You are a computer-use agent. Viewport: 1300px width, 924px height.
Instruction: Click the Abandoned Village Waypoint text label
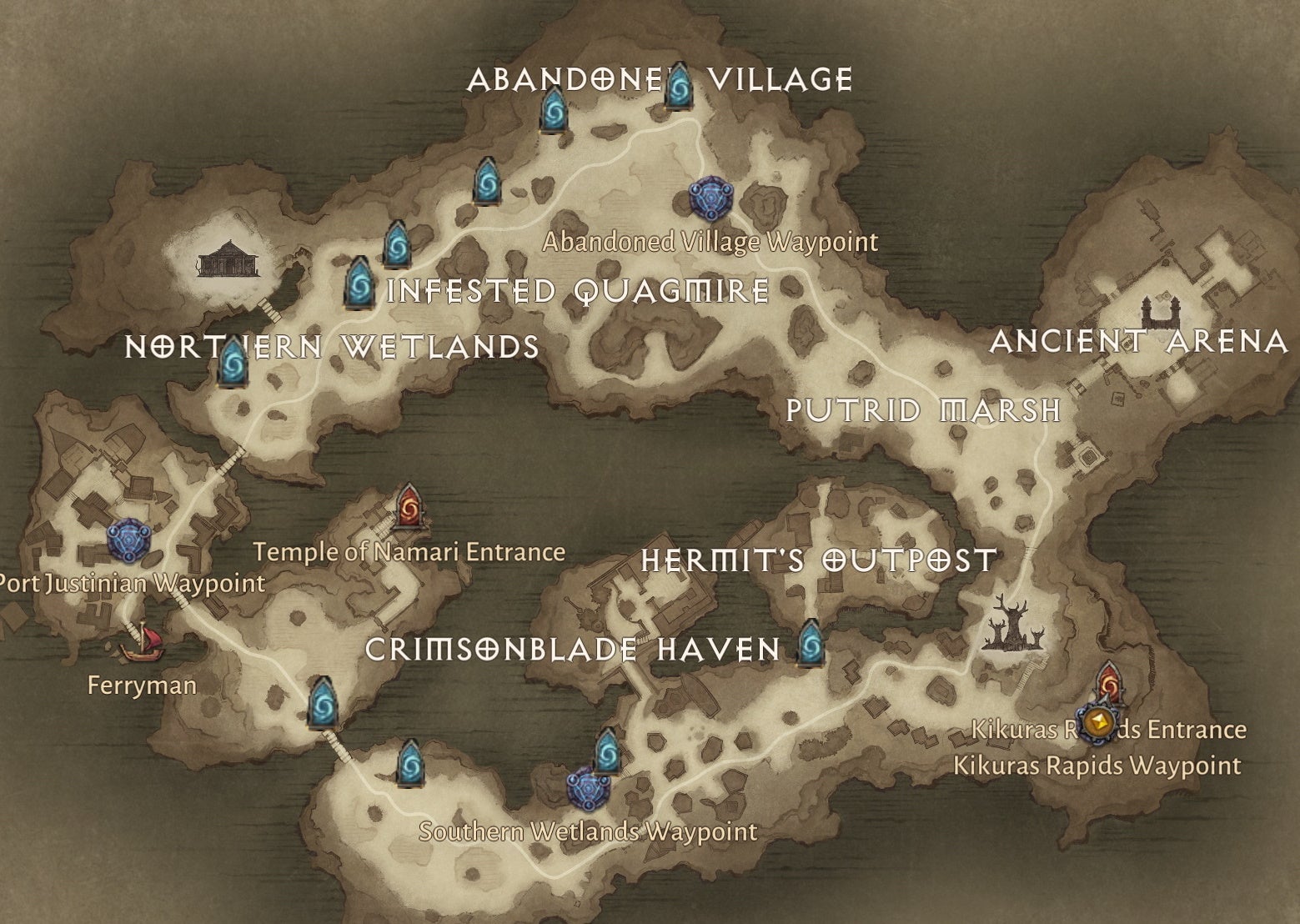[710, 242]
